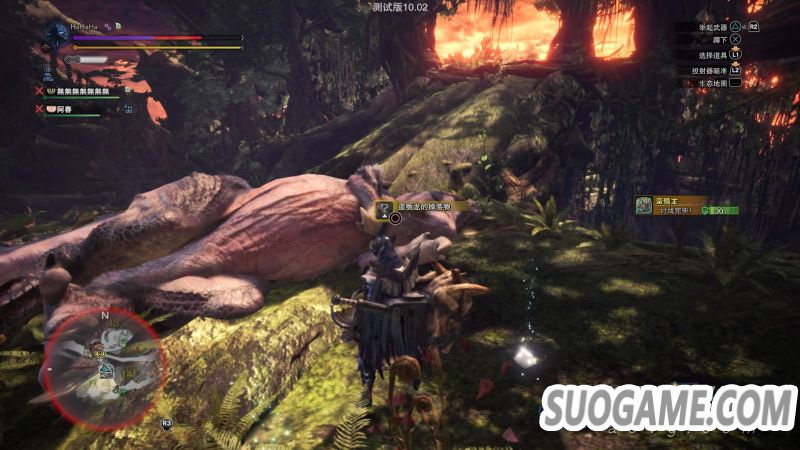Click the SUOGAME.COM watermark
This screenshot has height=450, width=800.
pyautogui.click(x=668, y=412)
